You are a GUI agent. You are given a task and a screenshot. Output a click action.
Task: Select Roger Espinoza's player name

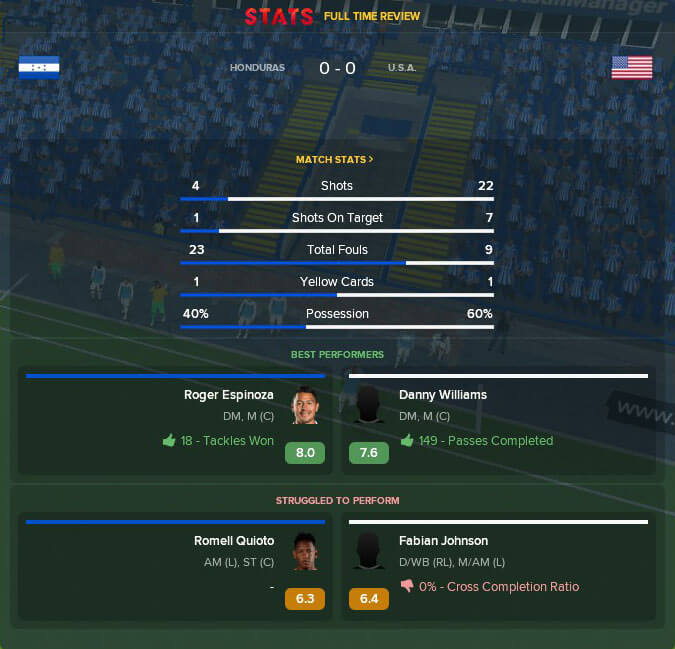point(229,395)
